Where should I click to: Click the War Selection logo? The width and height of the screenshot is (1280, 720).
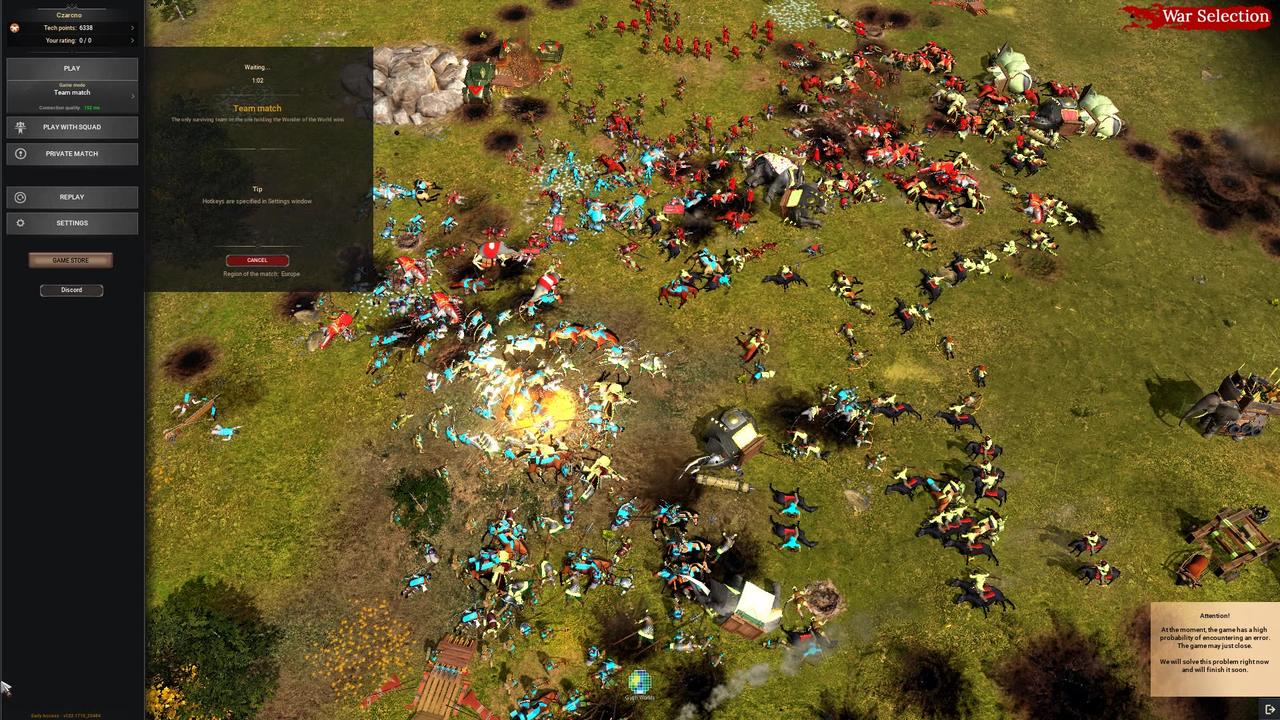1215,16
